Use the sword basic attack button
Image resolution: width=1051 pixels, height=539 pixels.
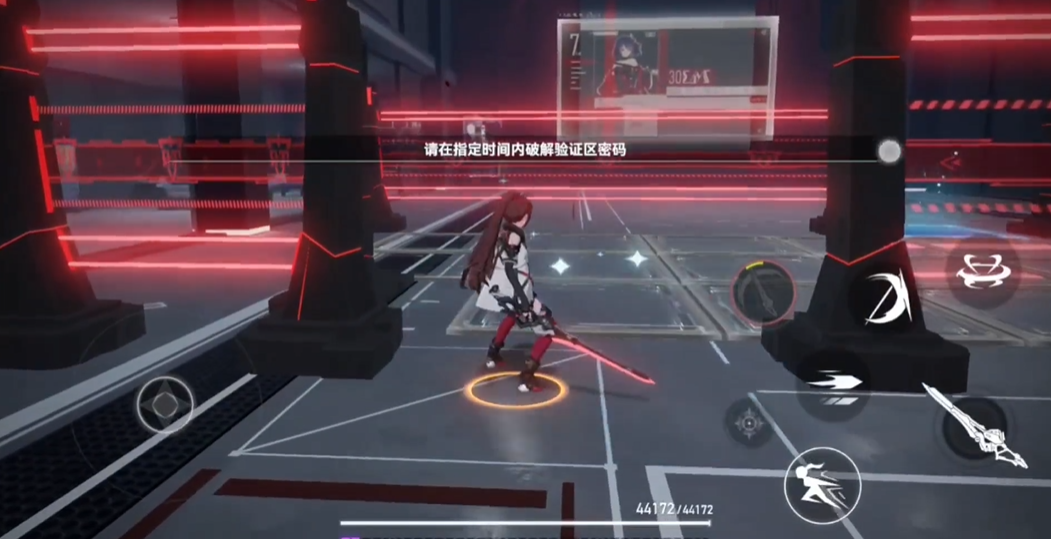click(975, 427)
